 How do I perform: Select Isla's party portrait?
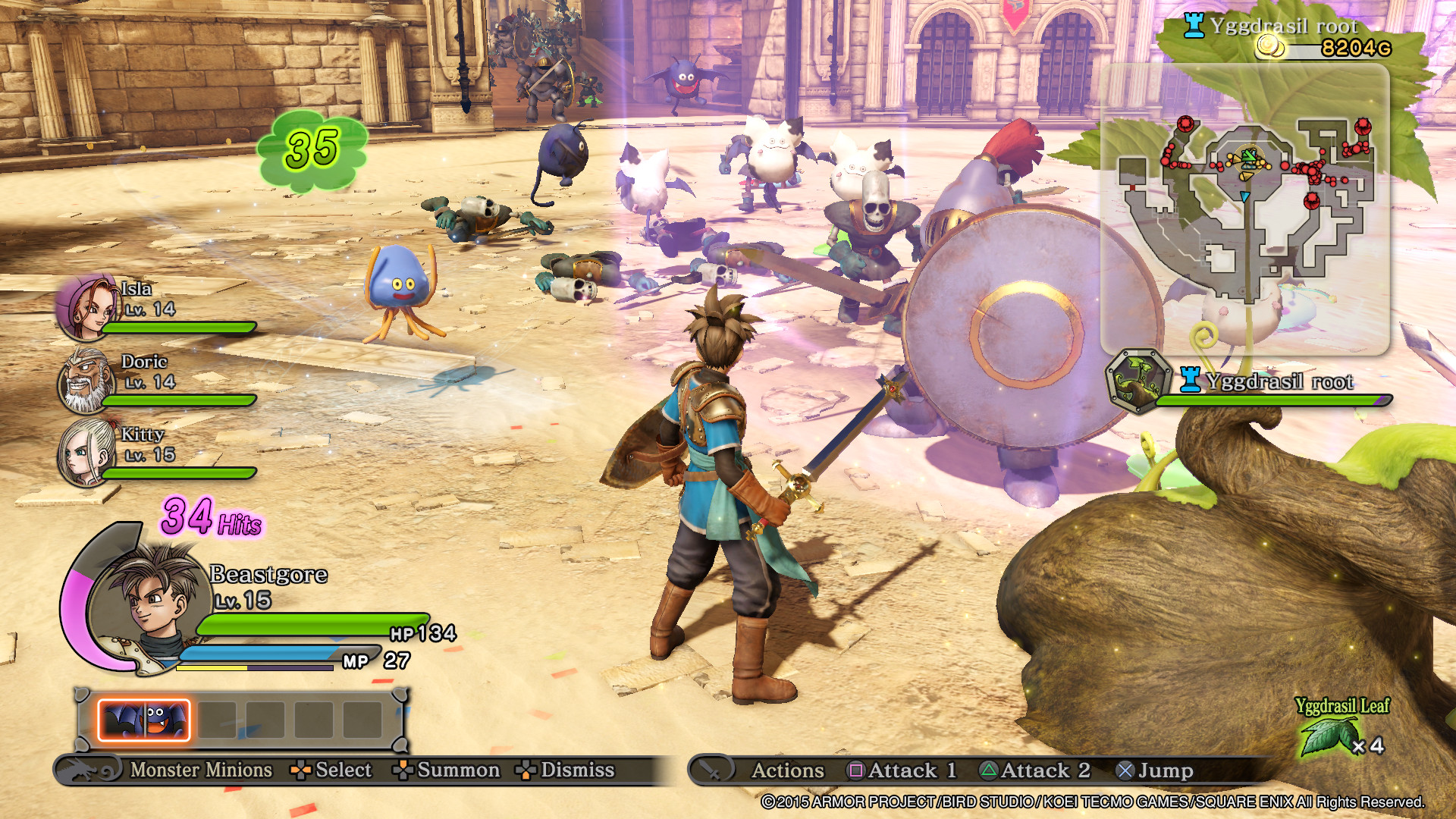coord(86,306)
